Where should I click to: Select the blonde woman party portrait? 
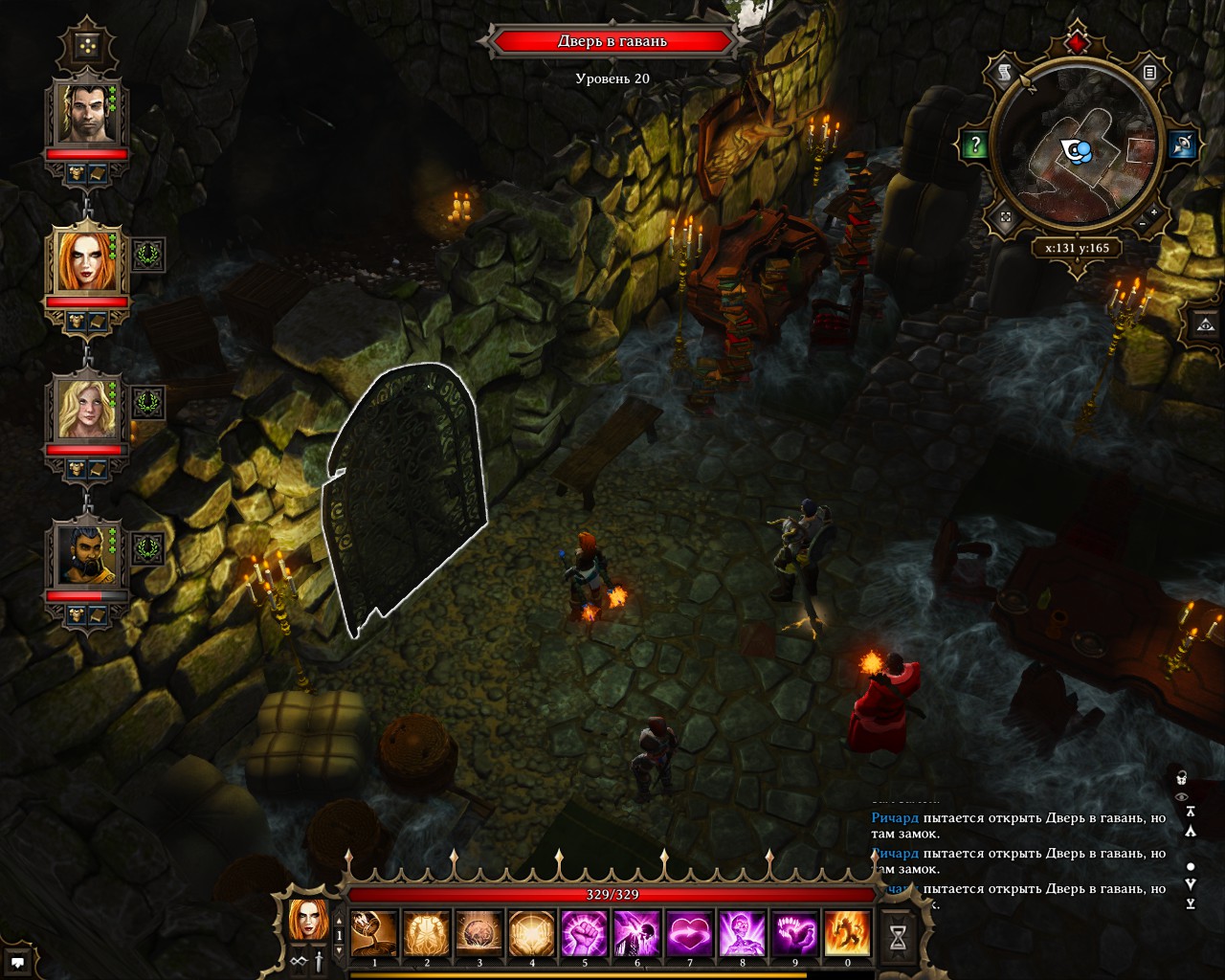point(86,409)
